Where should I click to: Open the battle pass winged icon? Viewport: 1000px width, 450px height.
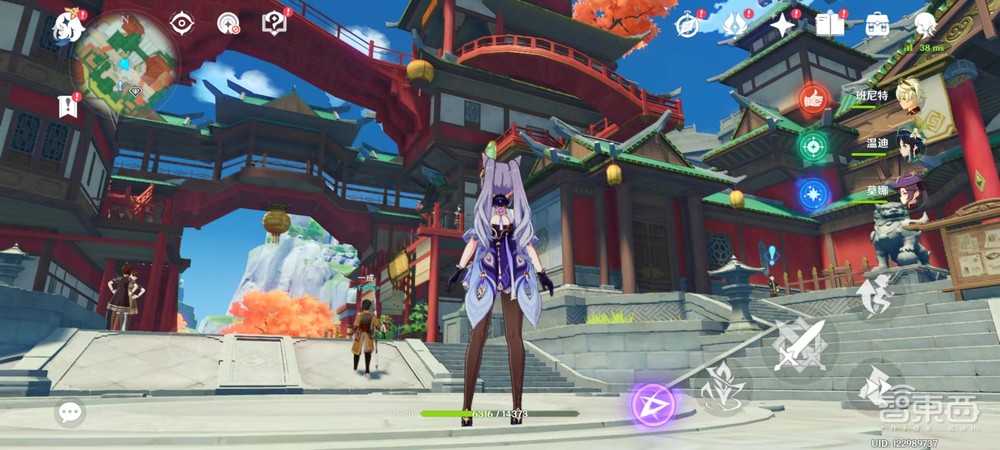[x=737, y=25]
